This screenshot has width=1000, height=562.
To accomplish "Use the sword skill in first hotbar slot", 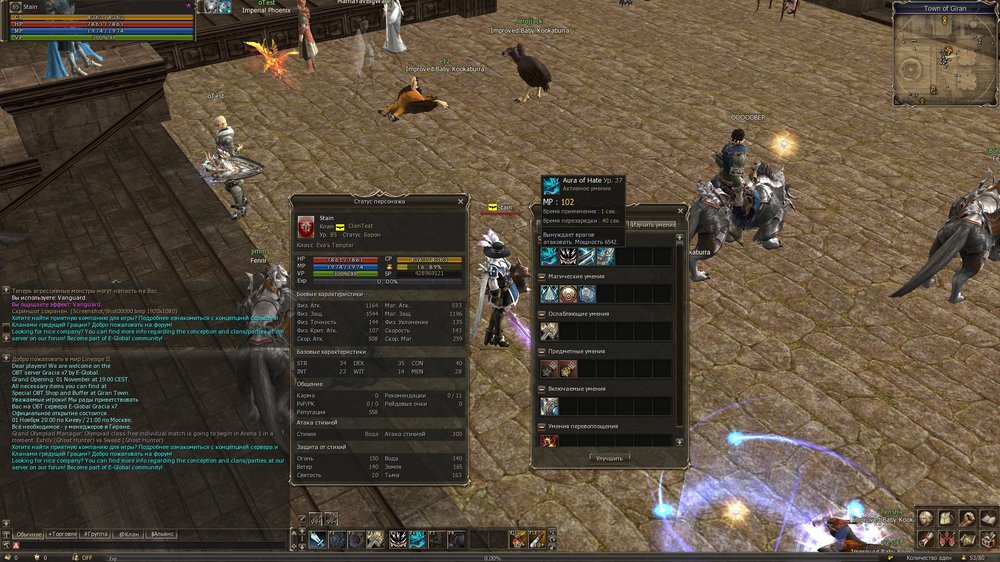I will tap(317, 540).
